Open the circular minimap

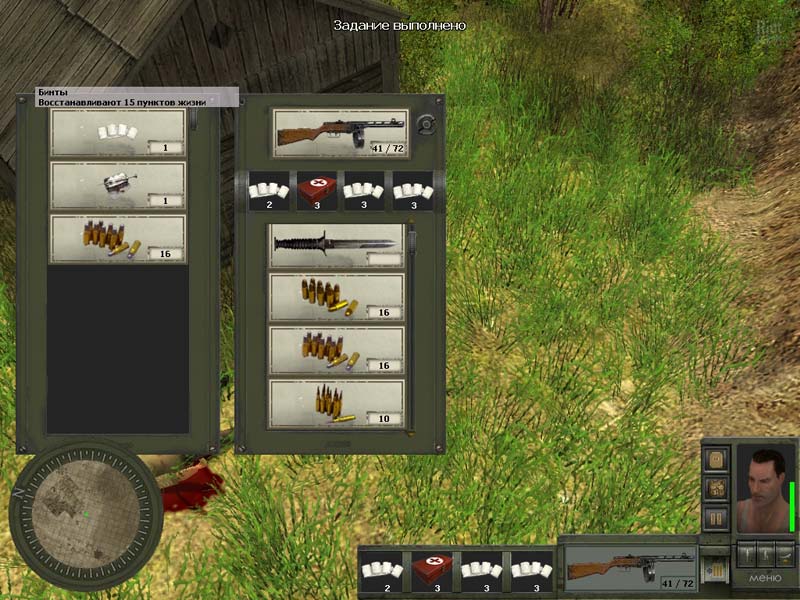85,517
